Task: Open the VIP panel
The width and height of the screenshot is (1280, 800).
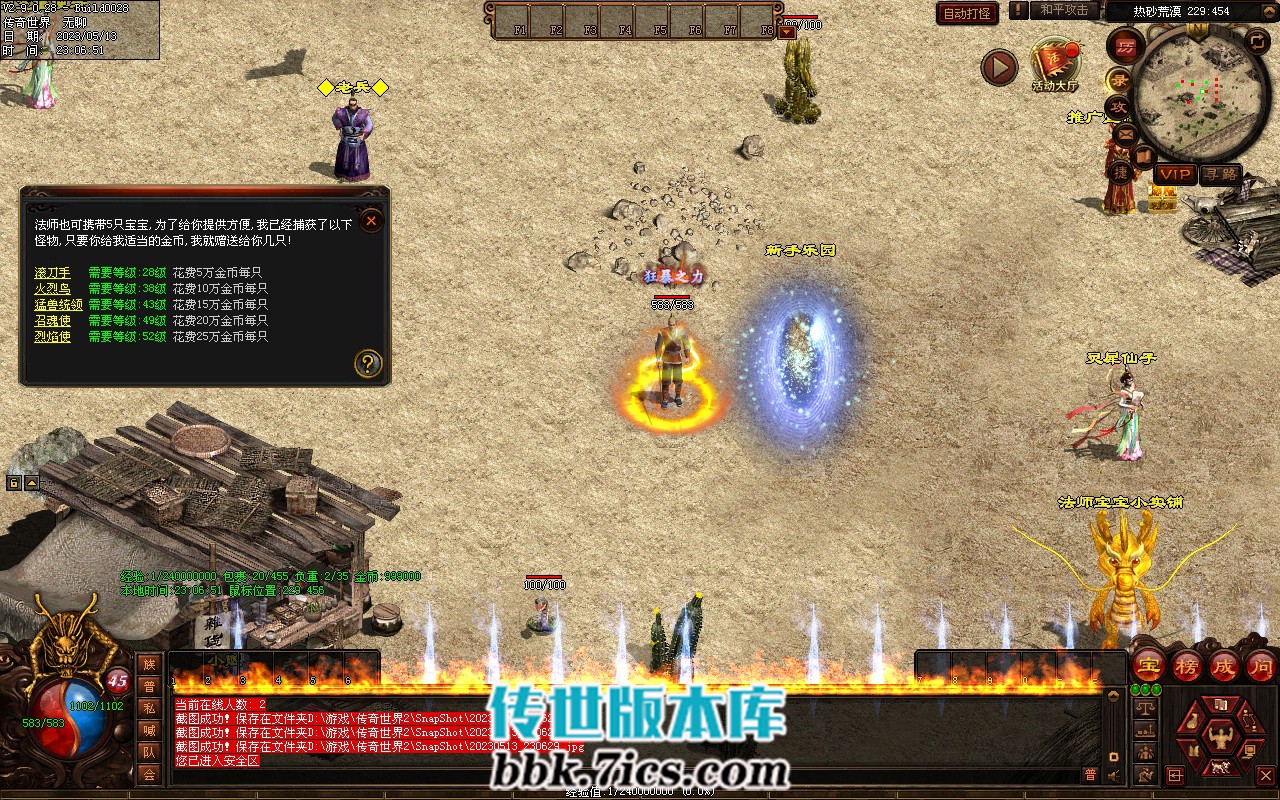Action: tap(1174, 174)
